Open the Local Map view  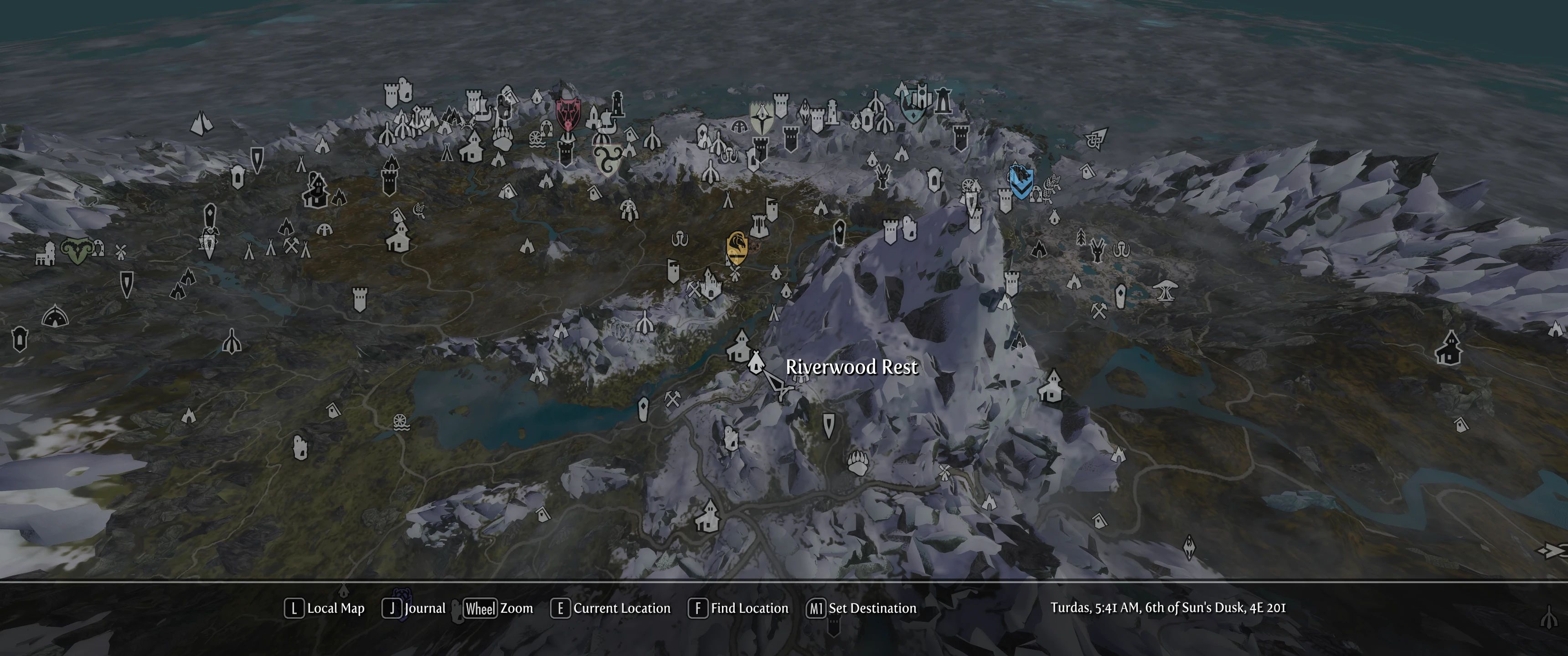(x=325, y=609)
